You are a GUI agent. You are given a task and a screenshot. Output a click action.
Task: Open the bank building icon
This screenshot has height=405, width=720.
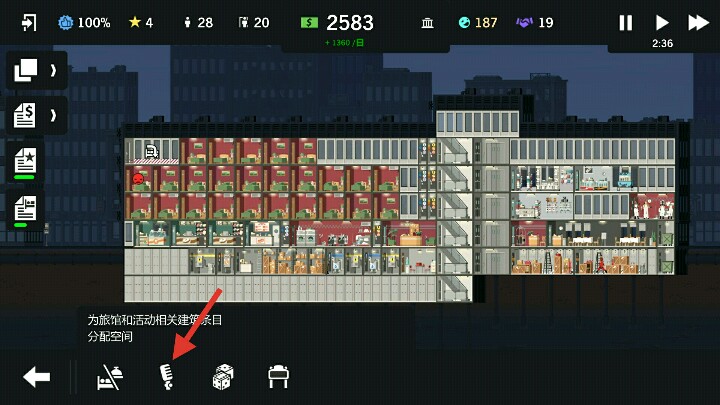[427, 22]
